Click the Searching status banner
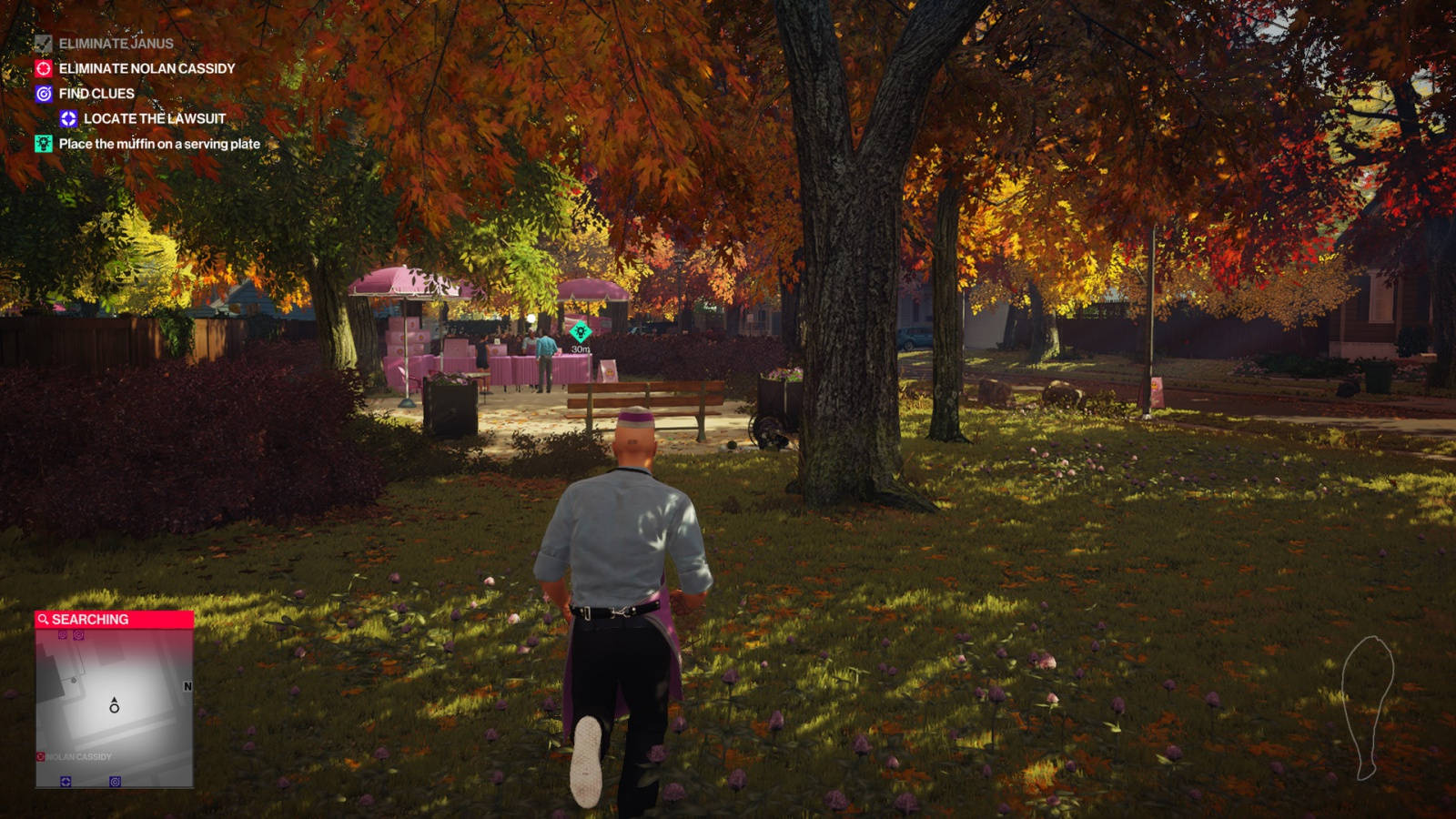Viewport: 1456px width, 819px height. pyautogui.click(x=114, y=620)
